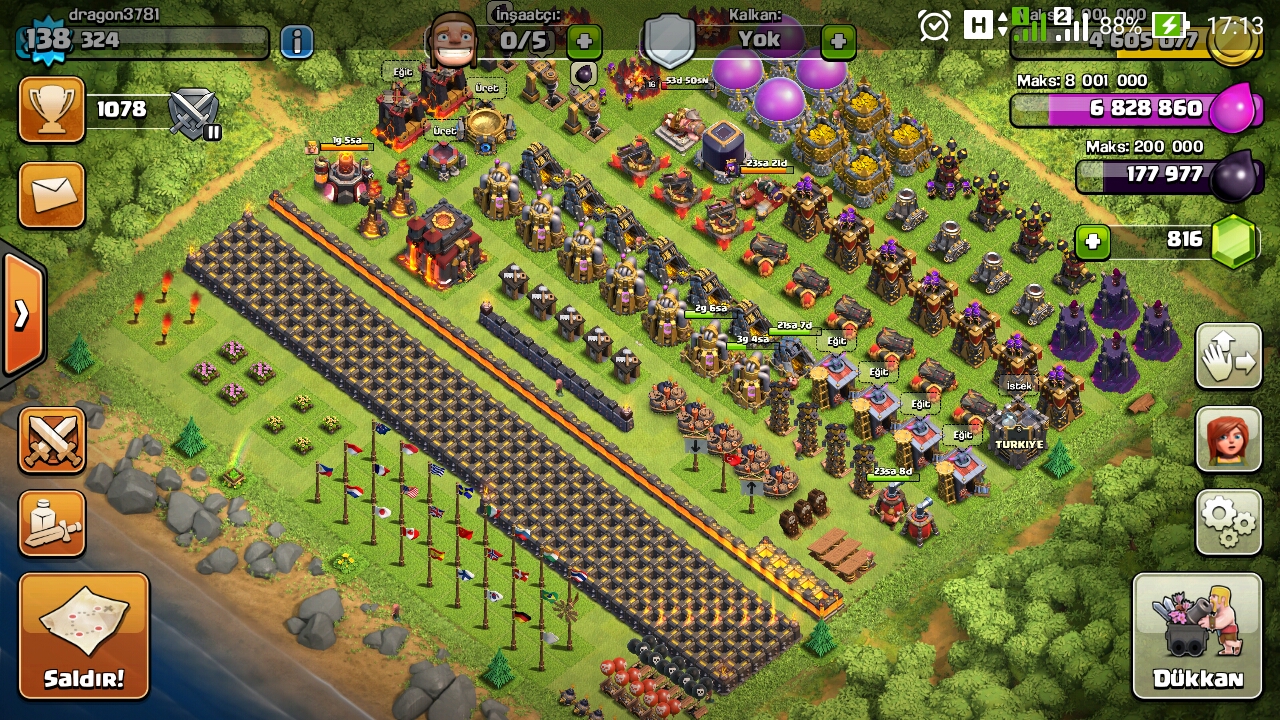Buy gems with the green plus
The height and width of the screenshot is (720, 1280).
(1093, 241)
